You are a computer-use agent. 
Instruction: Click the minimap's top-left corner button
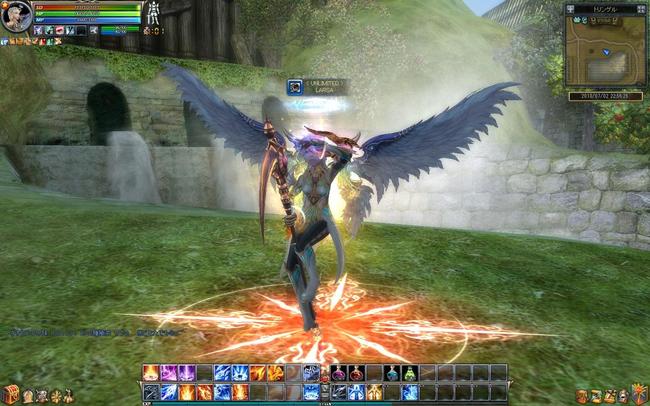click(x=569, y=8)
